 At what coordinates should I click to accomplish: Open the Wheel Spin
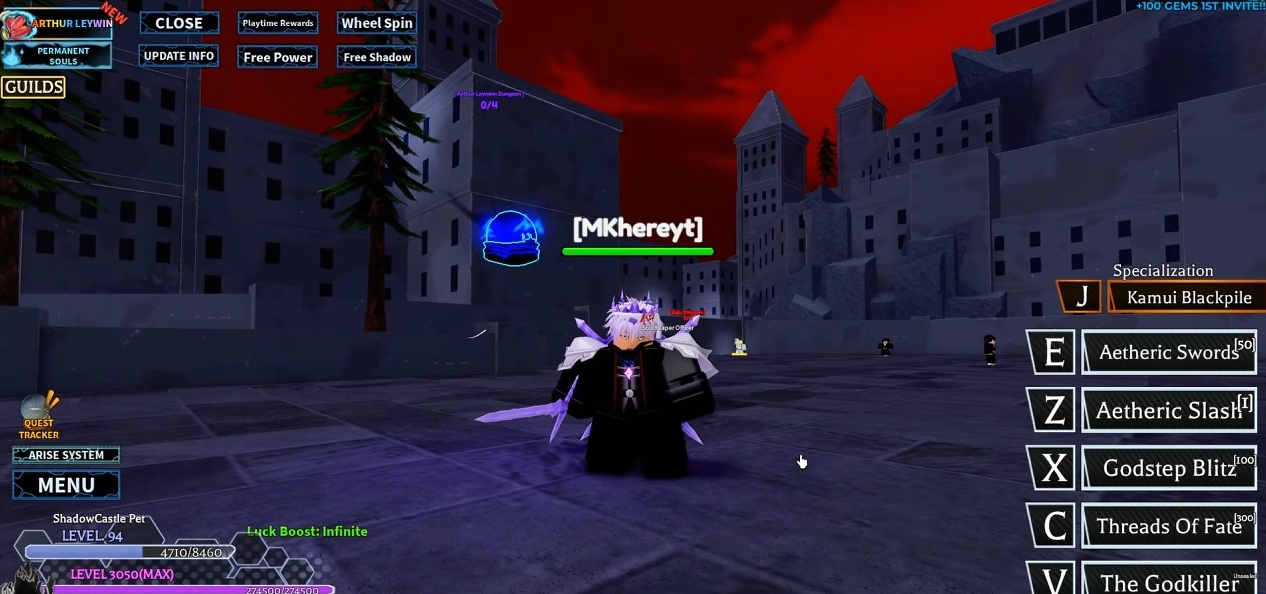click(x=377, y=23)
